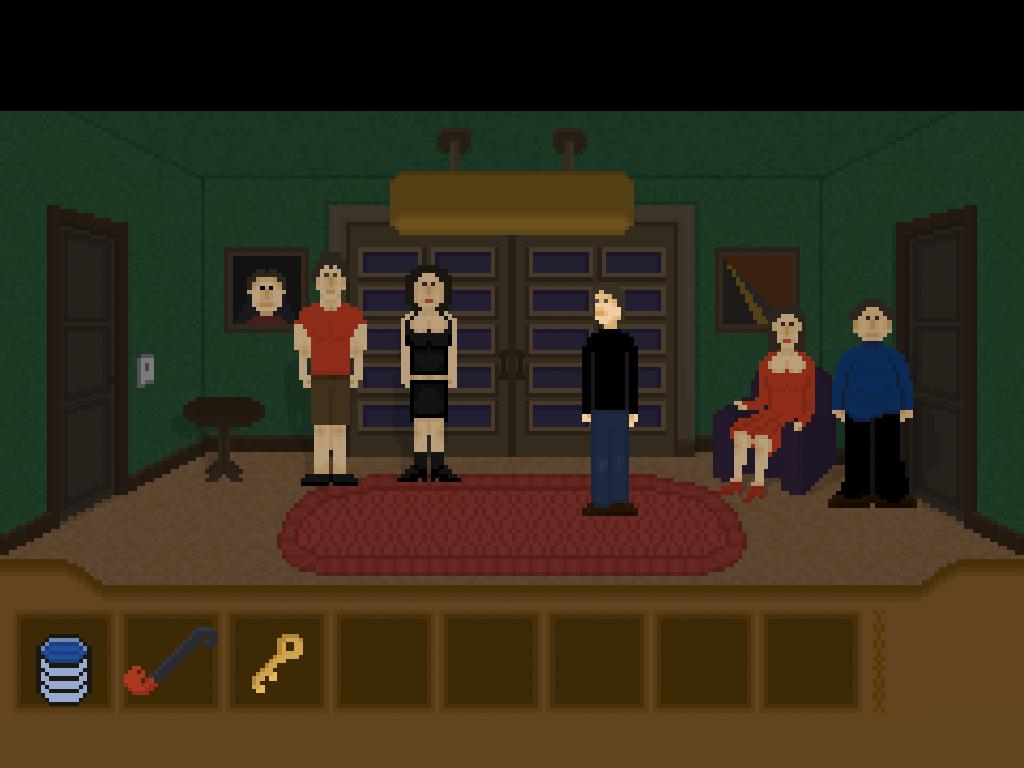Pick the red-tipped hooked tool from inventory
This screenshot has width=1024, height=768.
click(x=170, y=661)
